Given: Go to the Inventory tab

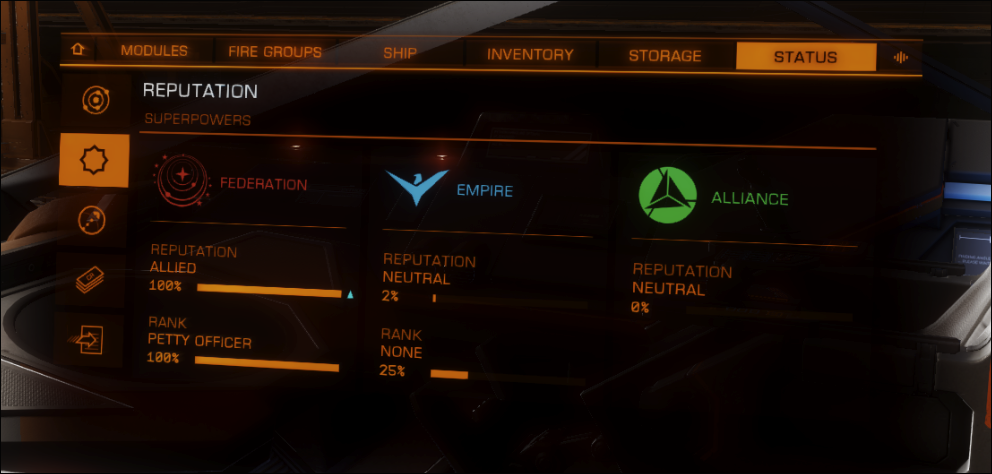Looking at the screenshot, I should tap(530, 55).
